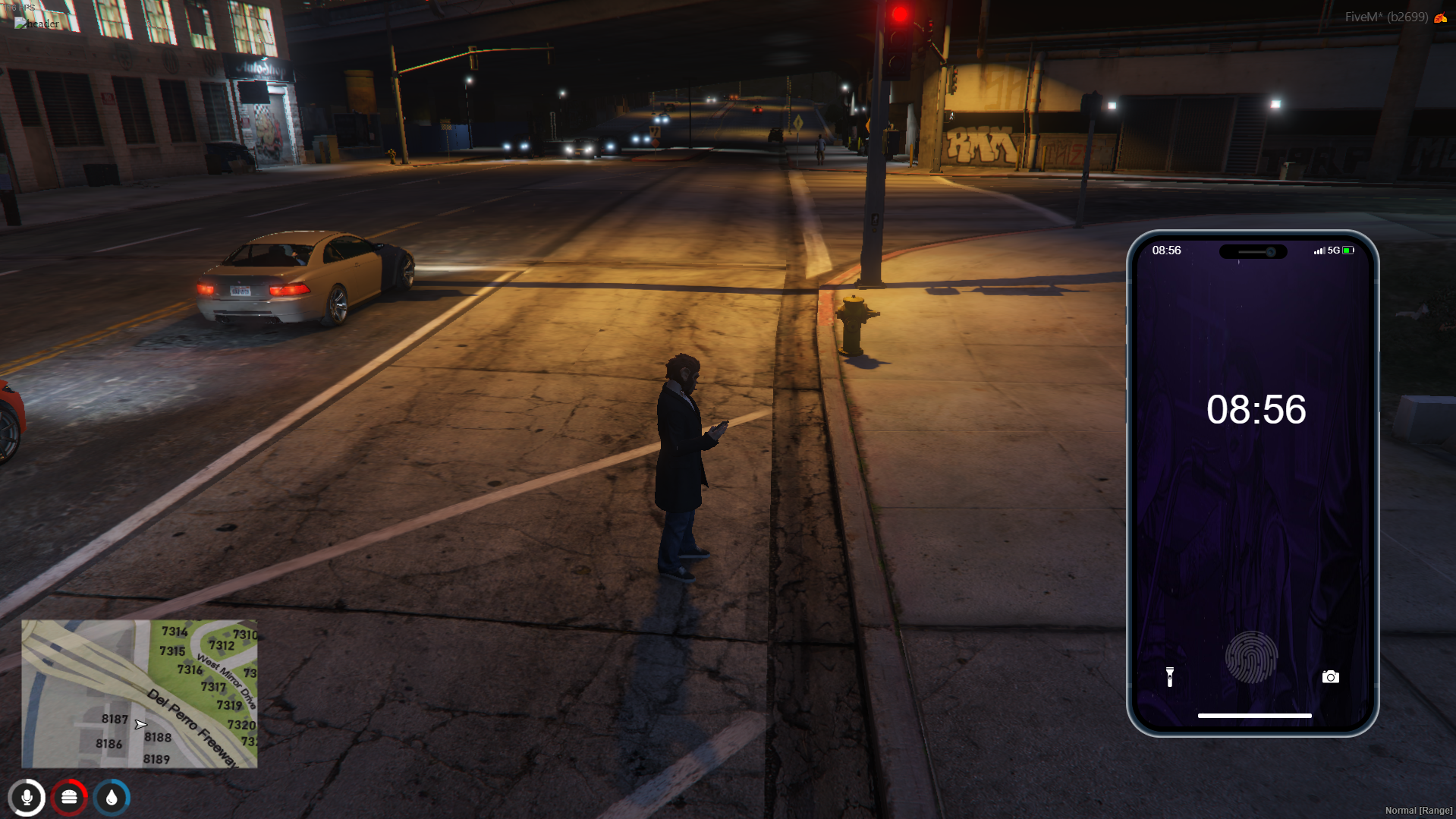Select the water drop thirst icon
The height and width of the screenshot is (819, 1456).
112,797
